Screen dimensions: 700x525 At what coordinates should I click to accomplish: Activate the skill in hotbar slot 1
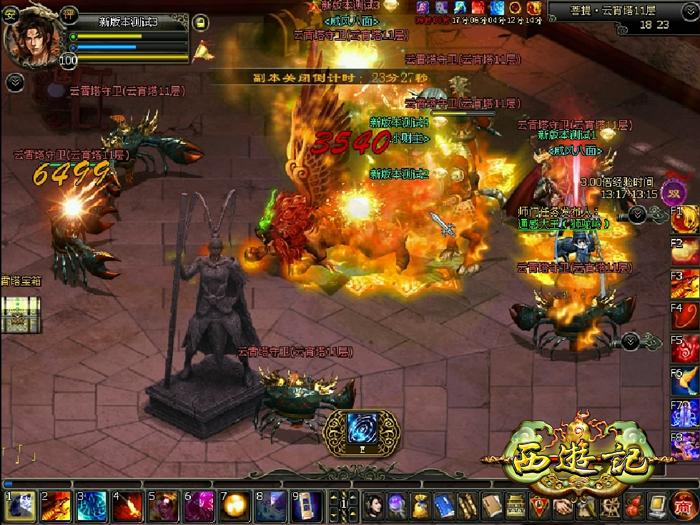pos(20,506)
